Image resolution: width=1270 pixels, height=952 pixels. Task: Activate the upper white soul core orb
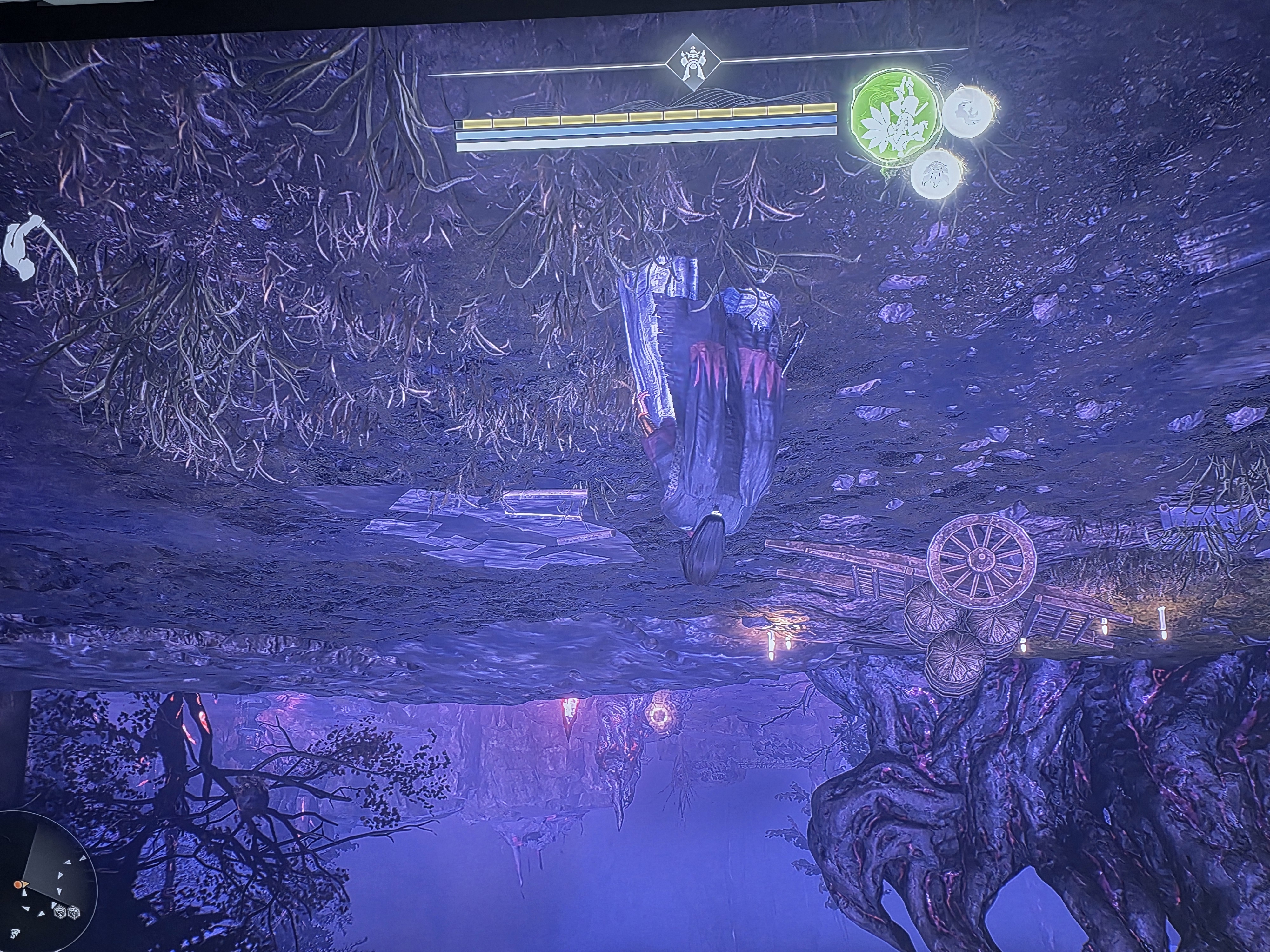[x=969, y=112]
